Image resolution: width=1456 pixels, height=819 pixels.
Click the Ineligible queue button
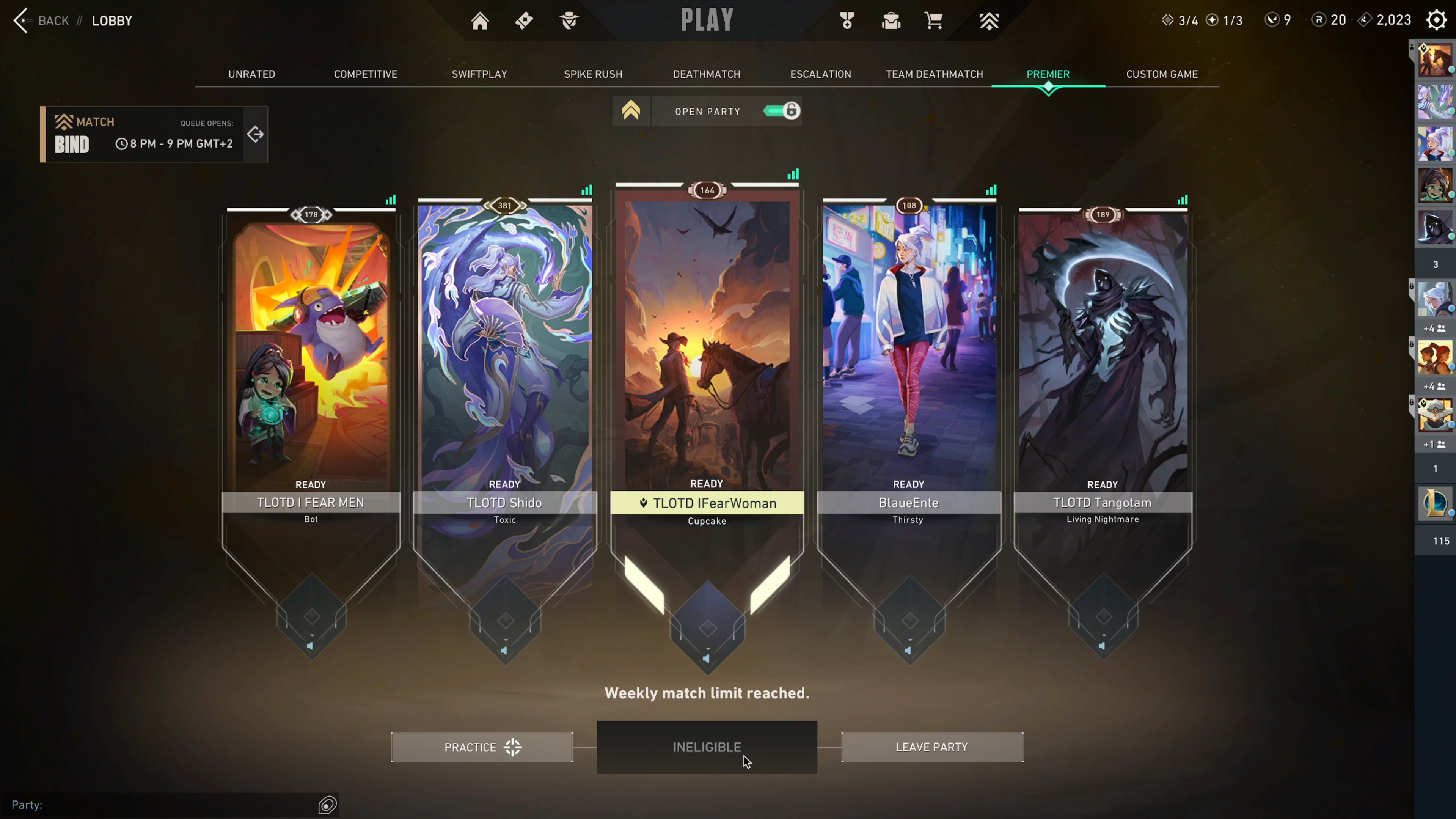pyautogui.click(x=707, y=747)
